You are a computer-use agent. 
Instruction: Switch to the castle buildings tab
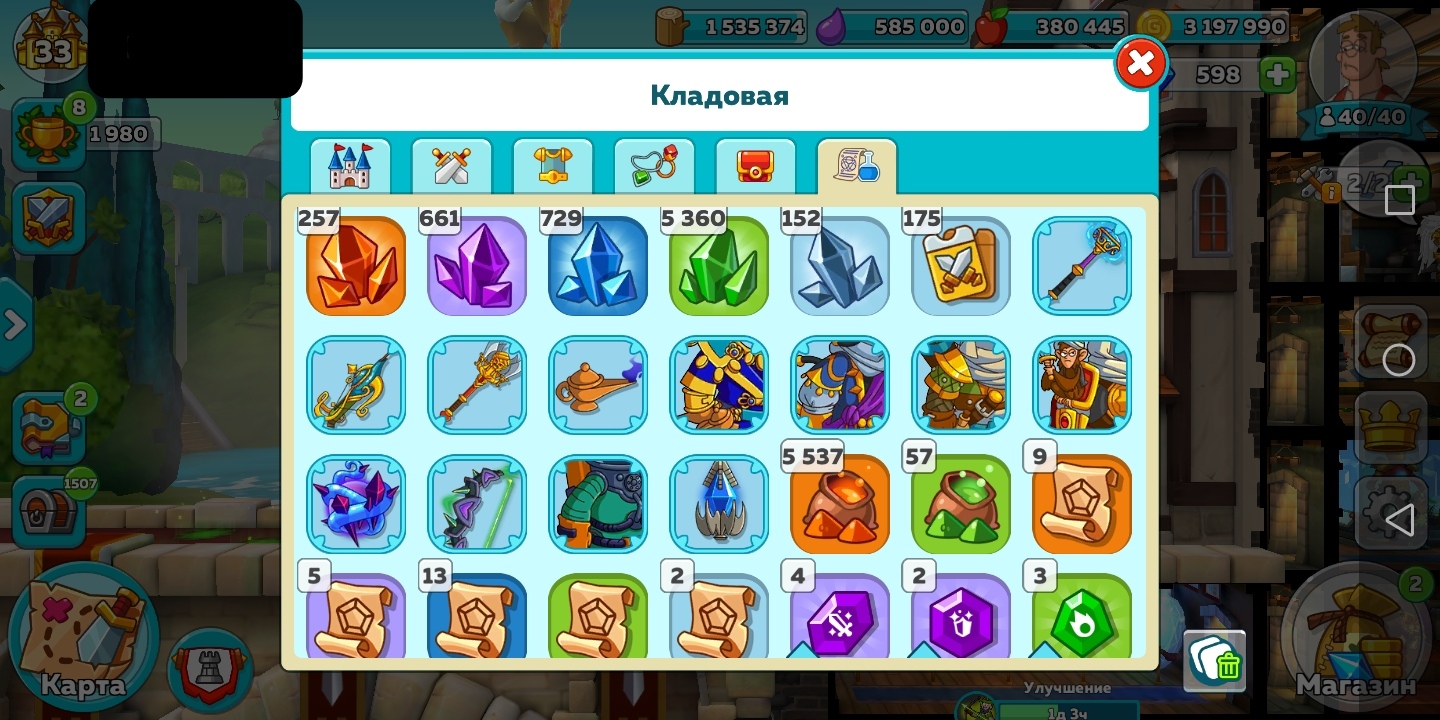pyautogui.click(x=350, y=166)
